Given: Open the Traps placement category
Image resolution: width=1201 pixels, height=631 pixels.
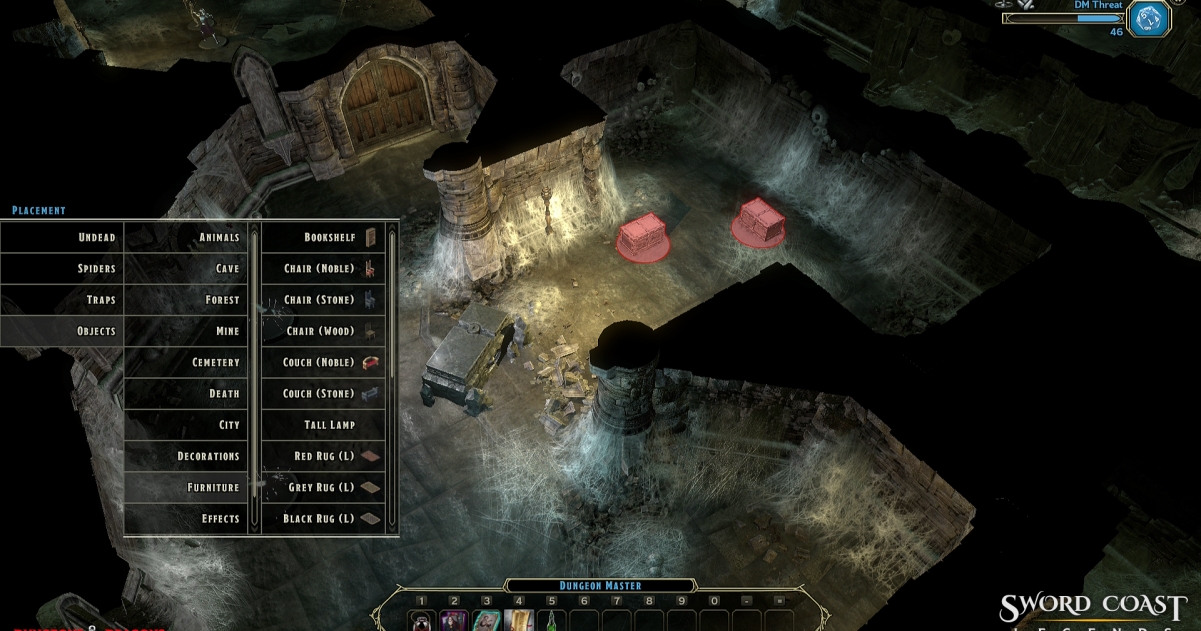Looking at the screenshot, I should 62,300.
